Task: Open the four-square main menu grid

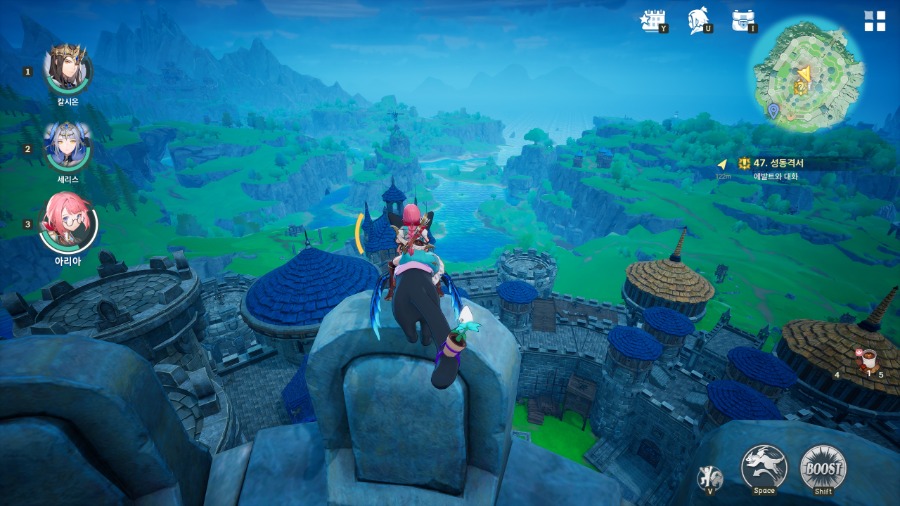Action: point(875,21)
